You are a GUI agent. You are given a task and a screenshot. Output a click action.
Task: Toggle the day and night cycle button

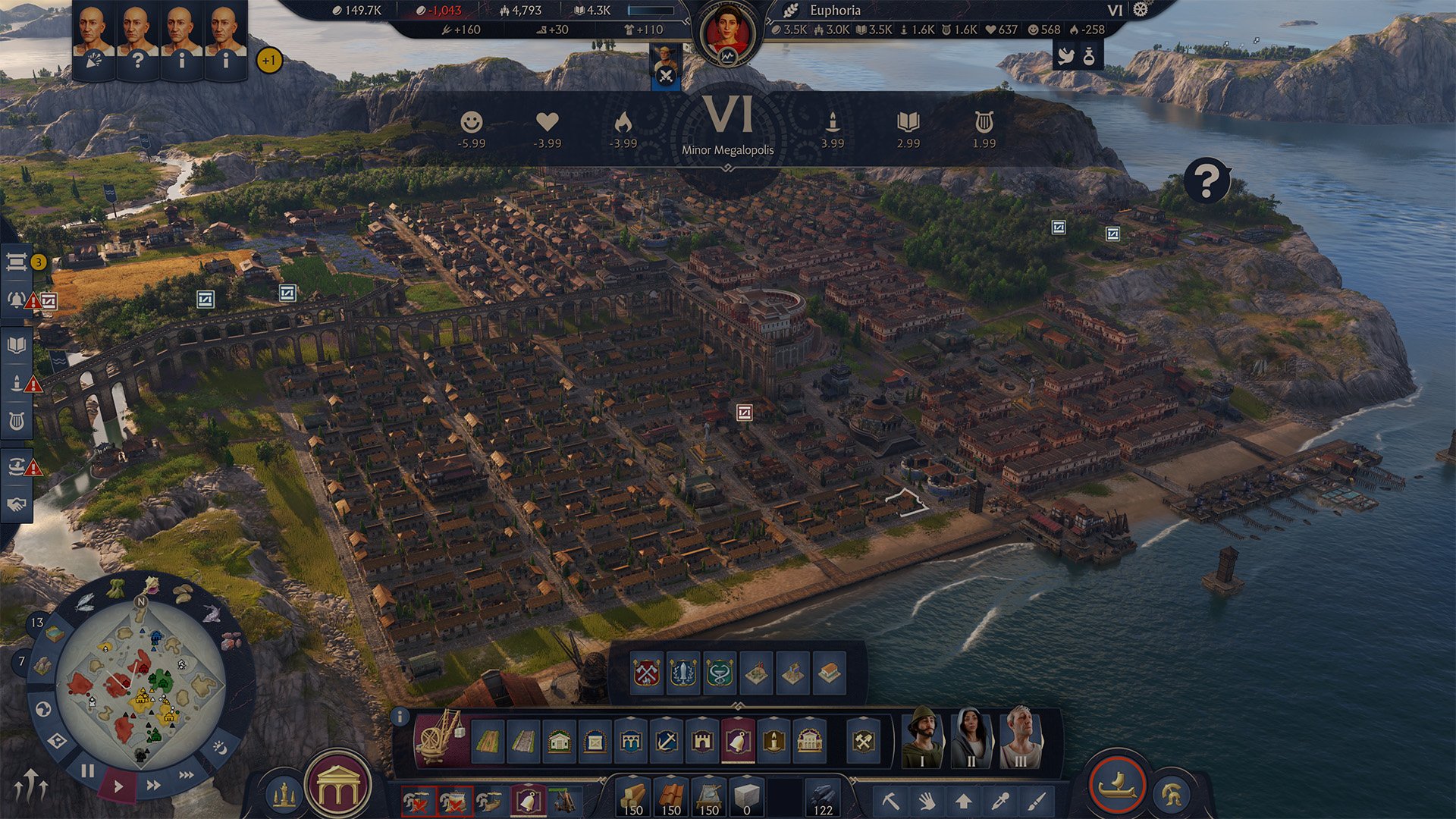[x=220, y=748]
